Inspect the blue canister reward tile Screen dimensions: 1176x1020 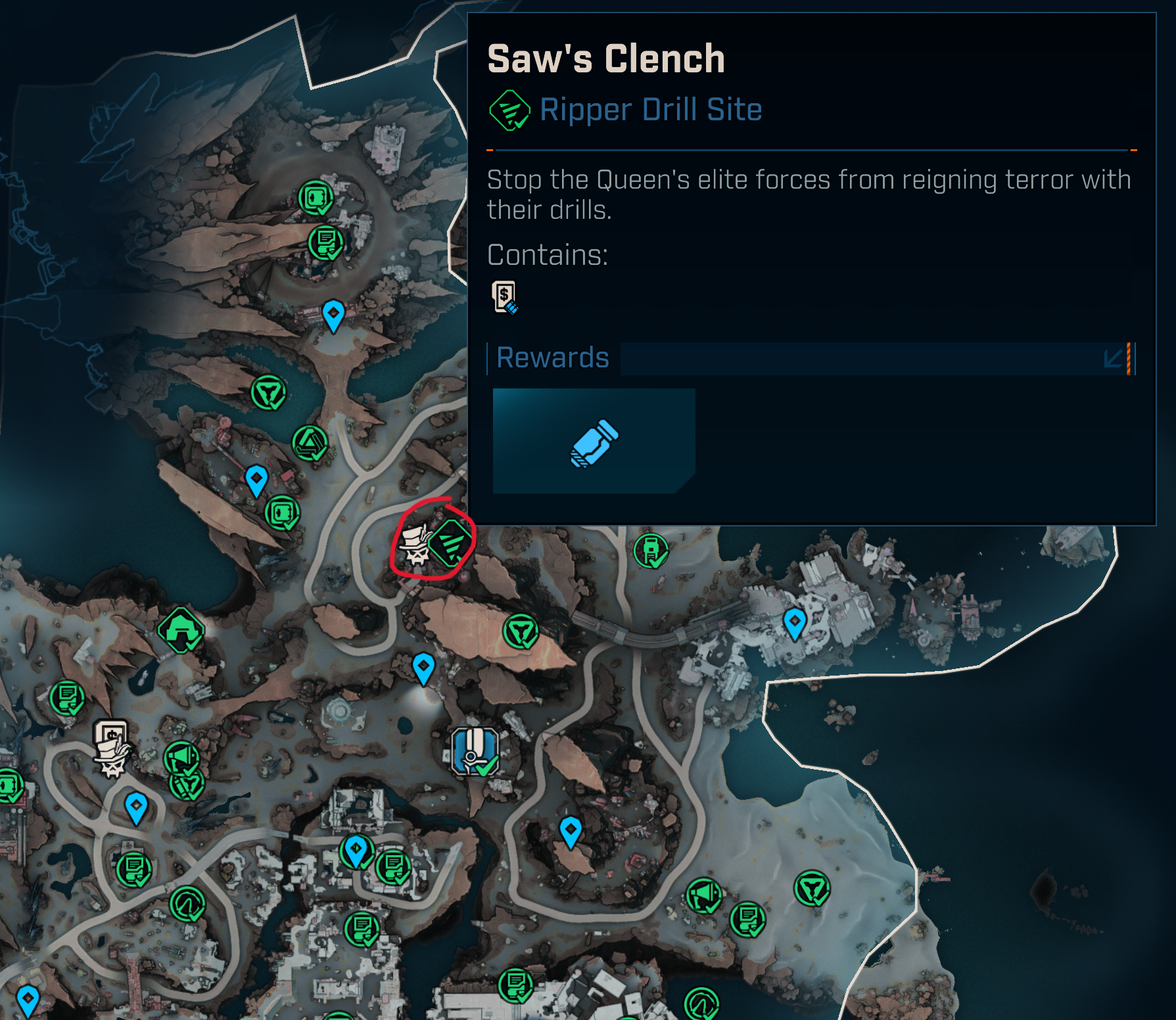click(594, 441)
